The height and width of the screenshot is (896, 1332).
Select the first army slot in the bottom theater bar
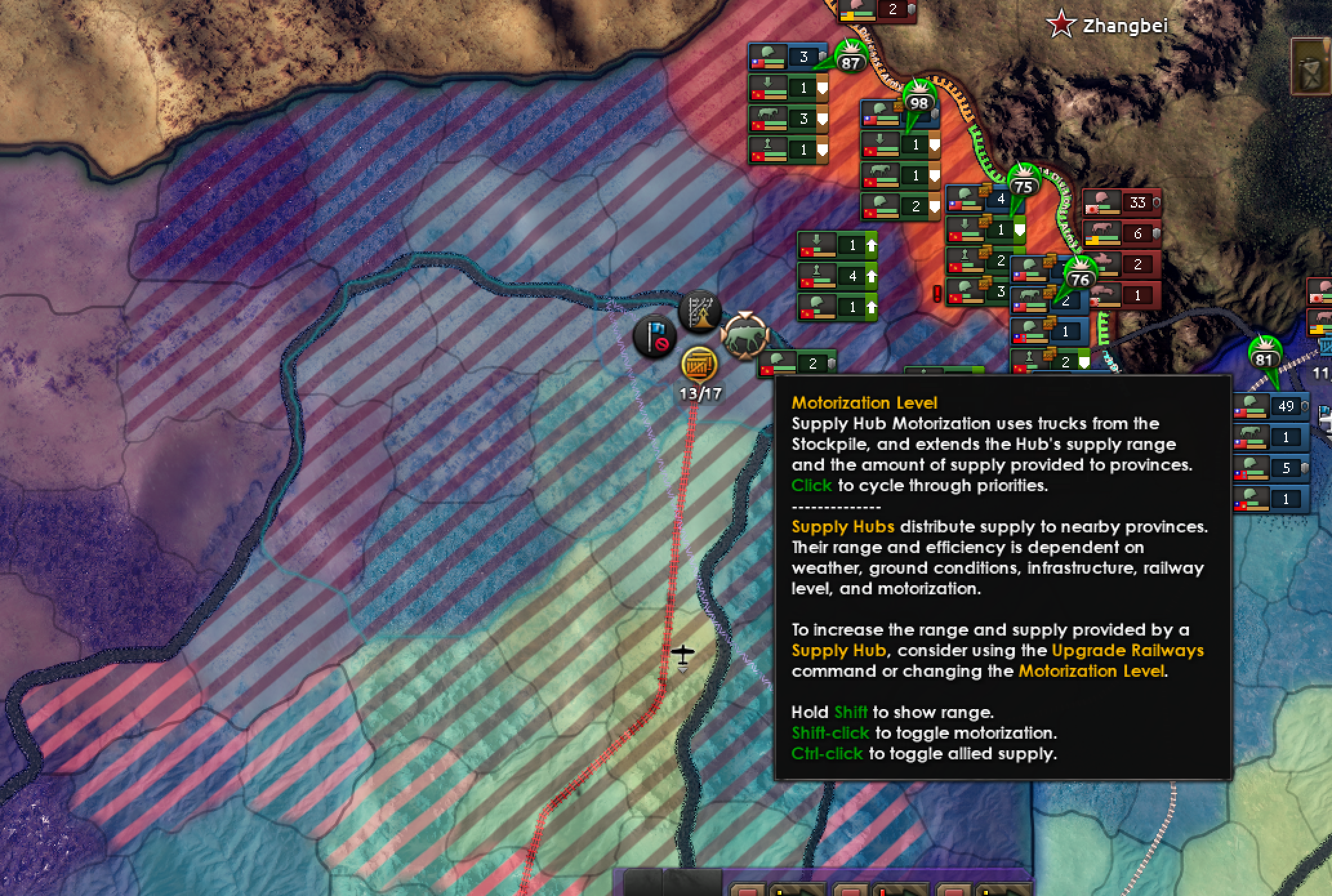pyautogui.click(x=748, y=890)
